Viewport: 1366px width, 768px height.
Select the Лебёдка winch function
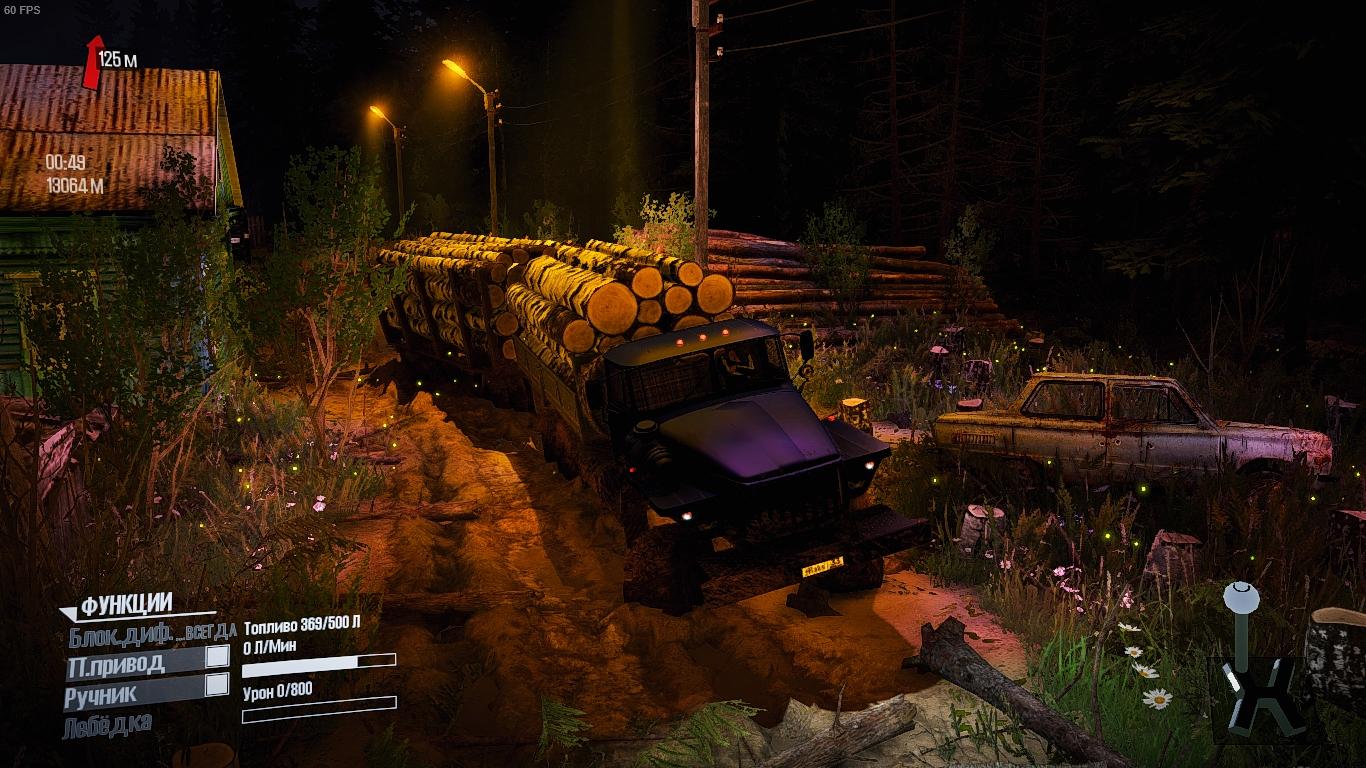(x=108, y=724)
